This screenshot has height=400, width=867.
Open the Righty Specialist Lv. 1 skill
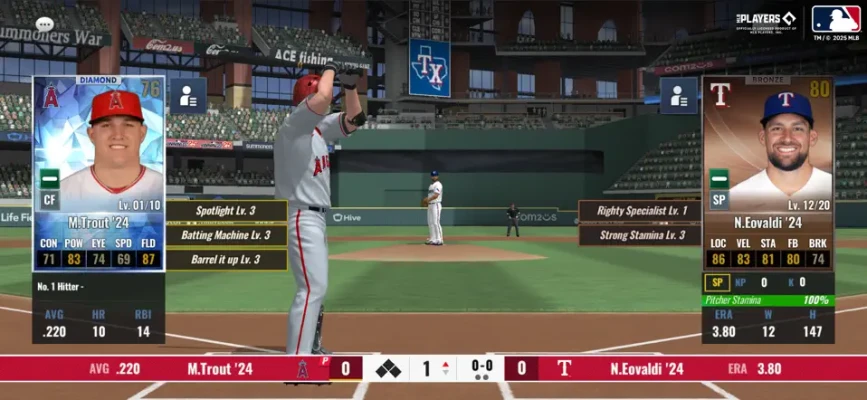pyautogui.click(x=639, y=211)
